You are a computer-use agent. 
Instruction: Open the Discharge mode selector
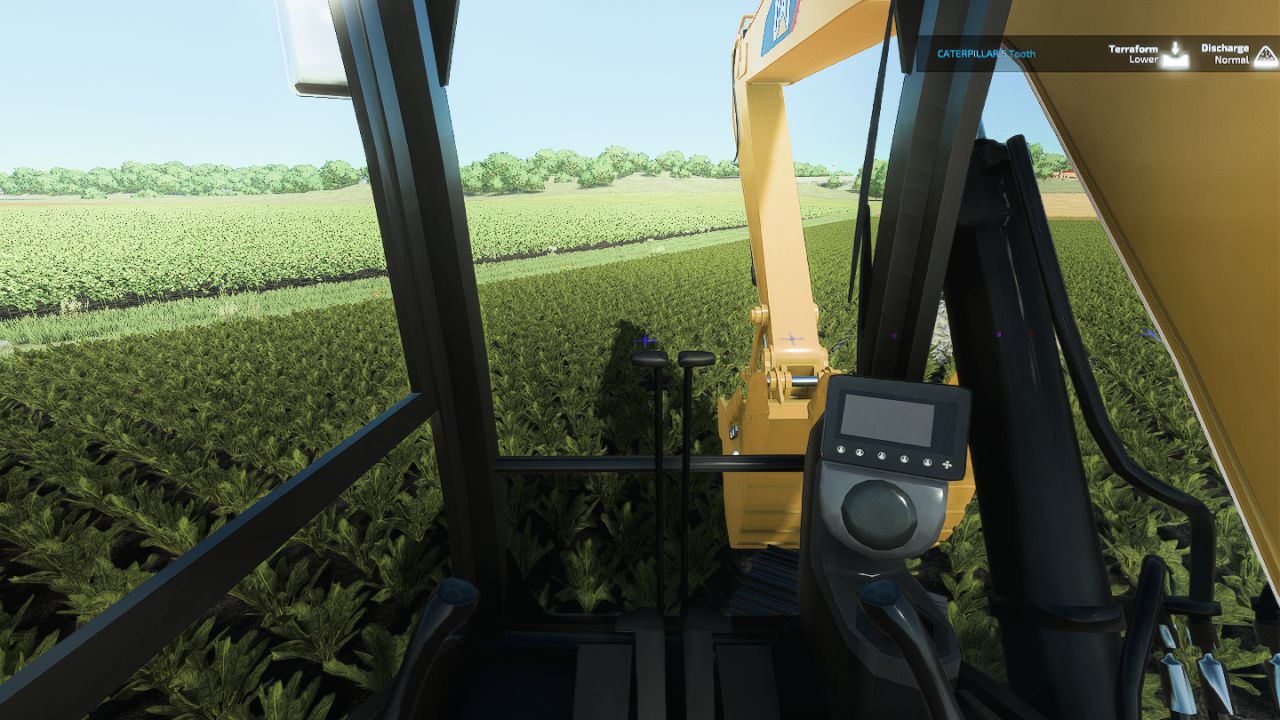1225,48
